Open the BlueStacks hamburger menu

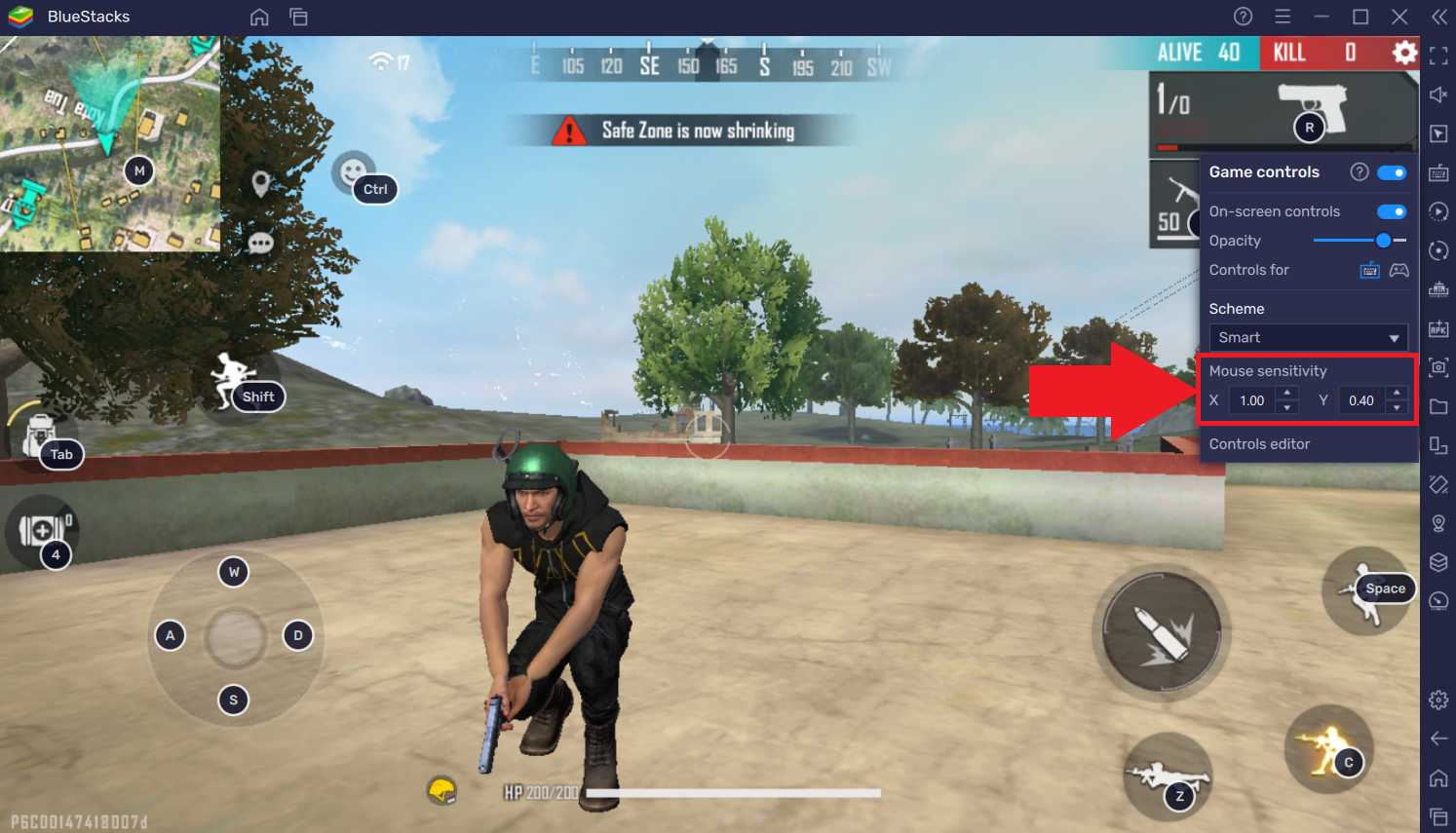click(1283, 17)
